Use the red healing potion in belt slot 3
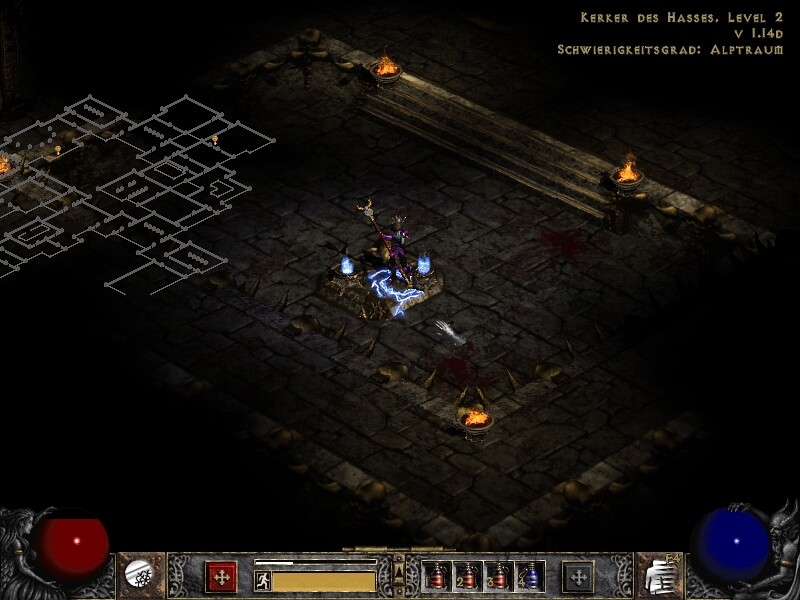The image size is (800, 600). (498, 577)
